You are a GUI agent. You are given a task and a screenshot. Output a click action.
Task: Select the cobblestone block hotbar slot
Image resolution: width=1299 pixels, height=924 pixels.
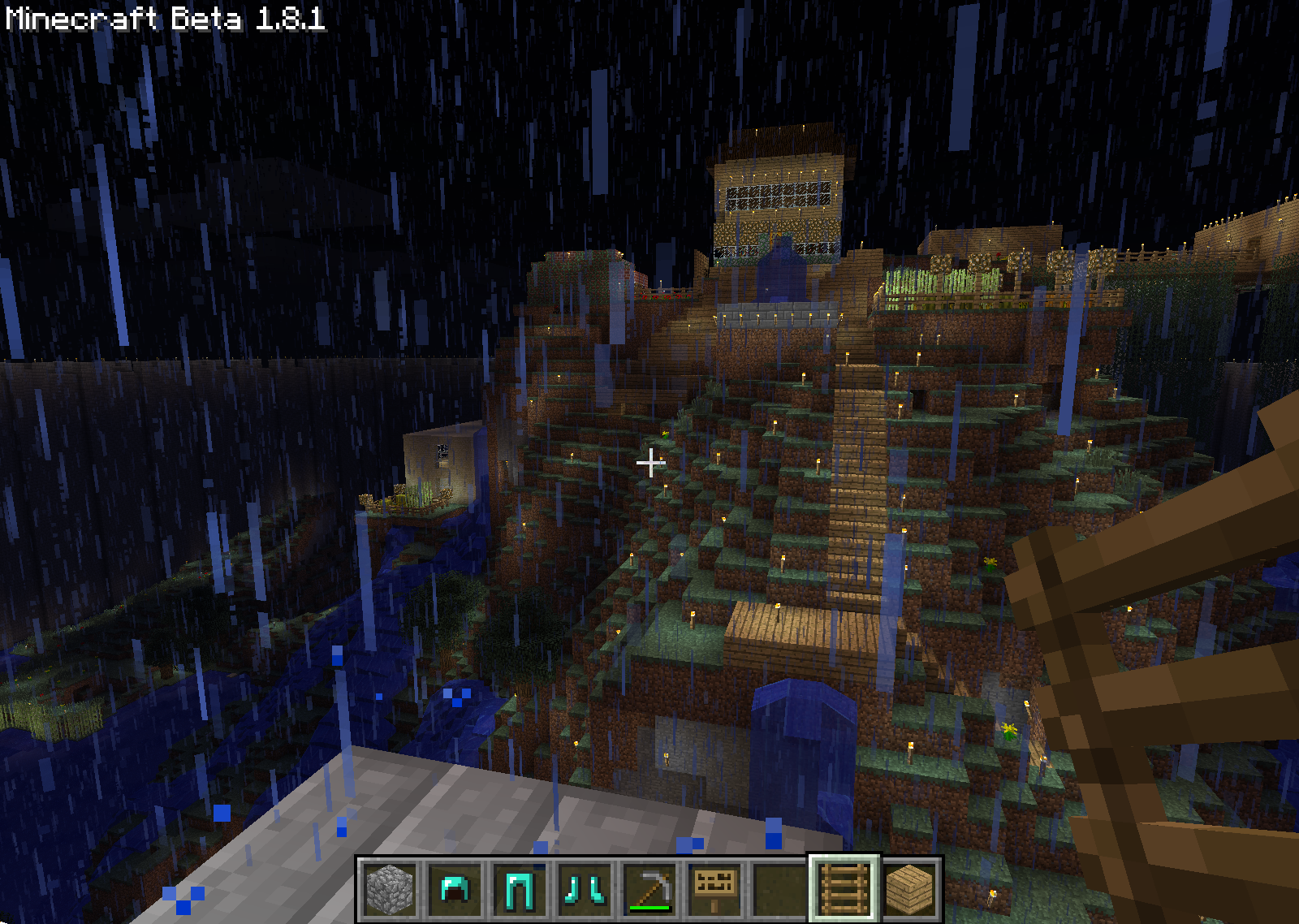pyautogui.click(x=390, y=889)
